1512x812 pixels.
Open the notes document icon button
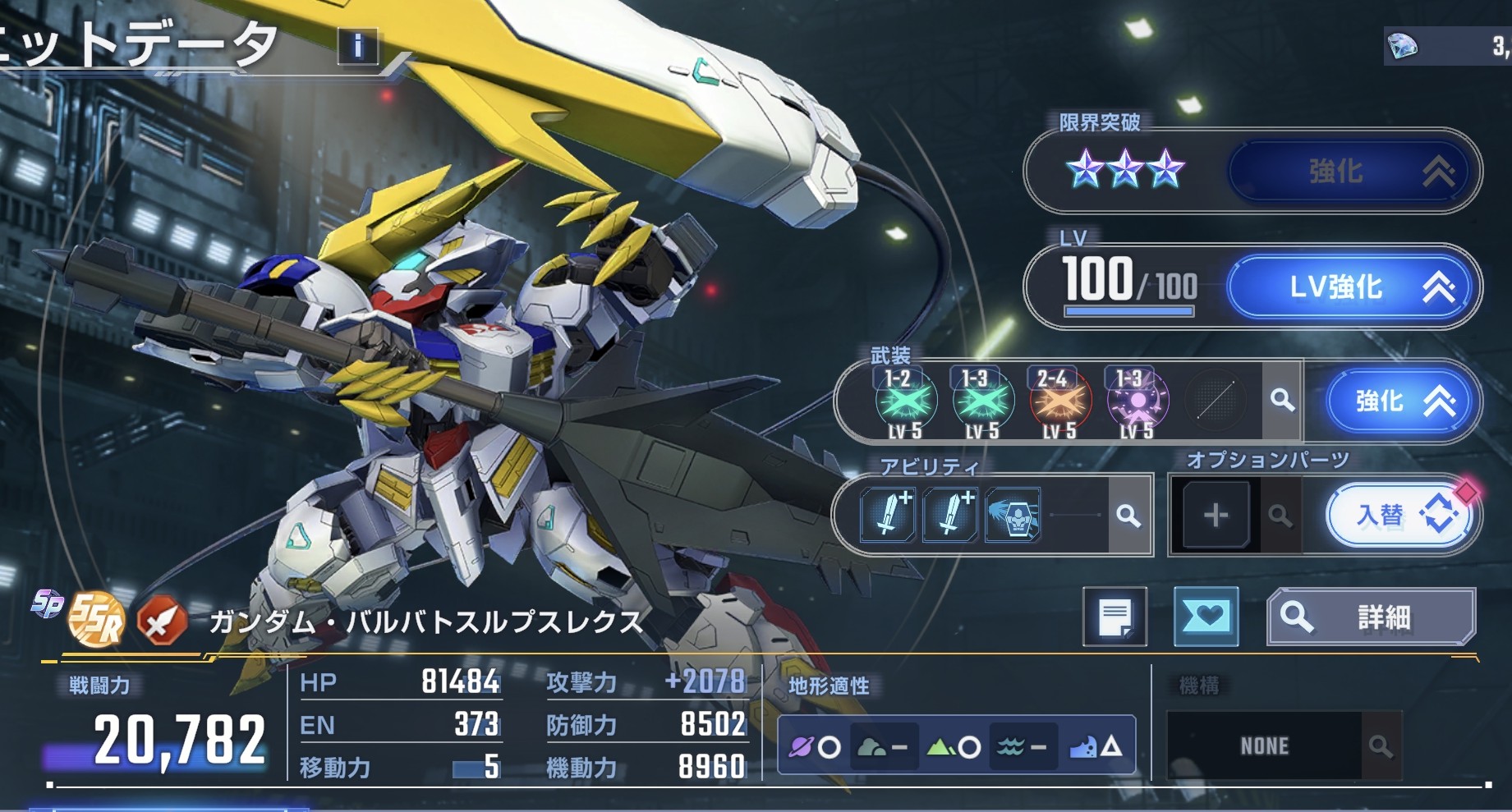point(1114,617)
